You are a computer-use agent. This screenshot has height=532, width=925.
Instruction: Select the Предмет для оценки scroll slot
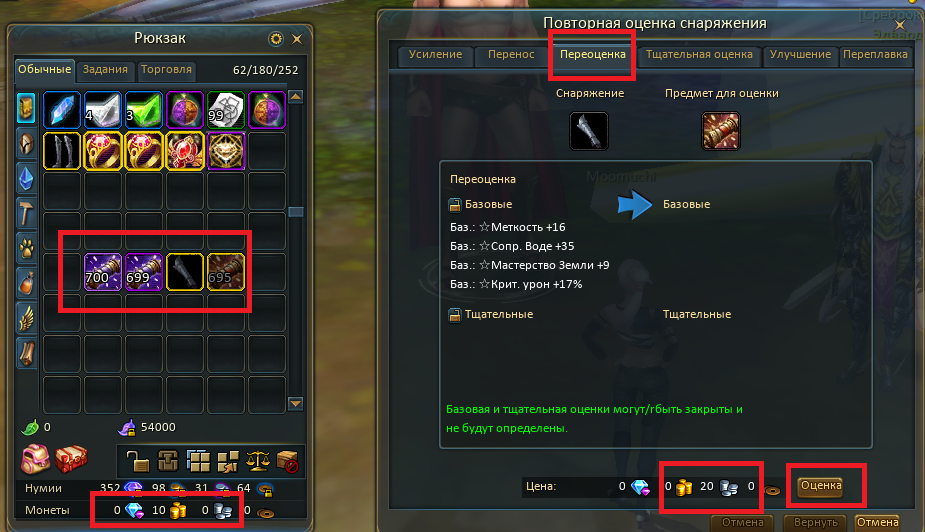click(721, 130)
